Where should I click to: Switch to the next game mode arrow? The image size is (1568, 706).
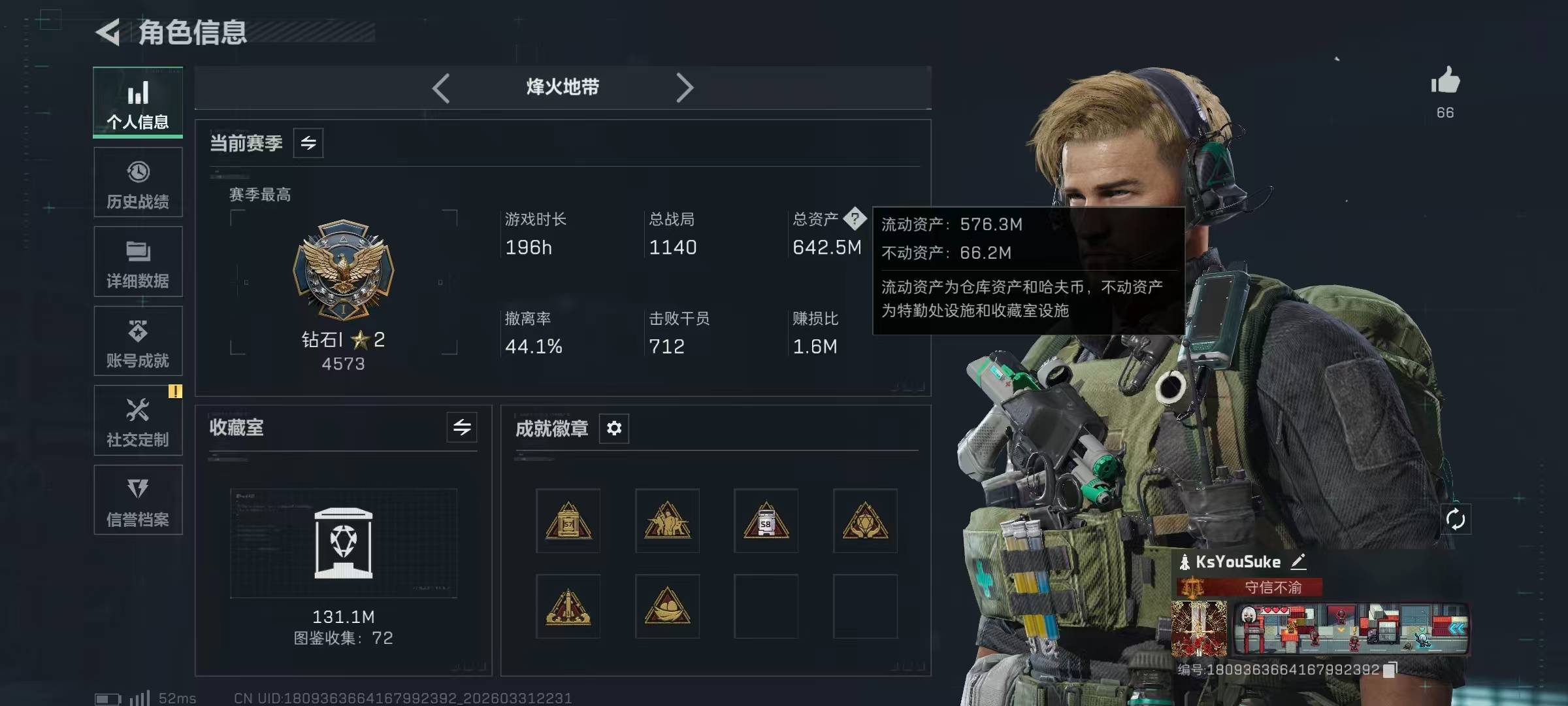tap(684, 88)
